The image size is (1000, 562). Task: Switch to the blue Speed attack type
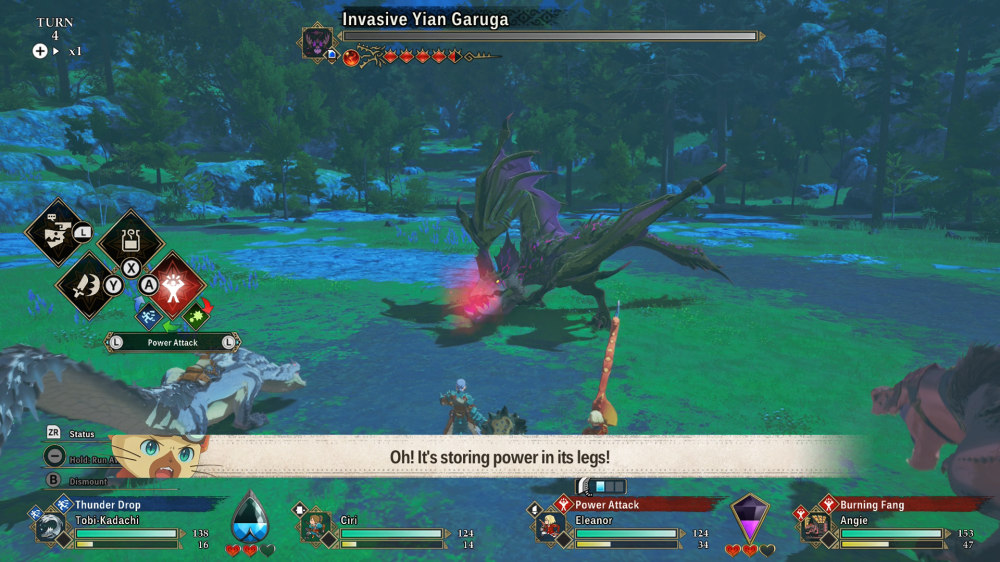point(149,316)
